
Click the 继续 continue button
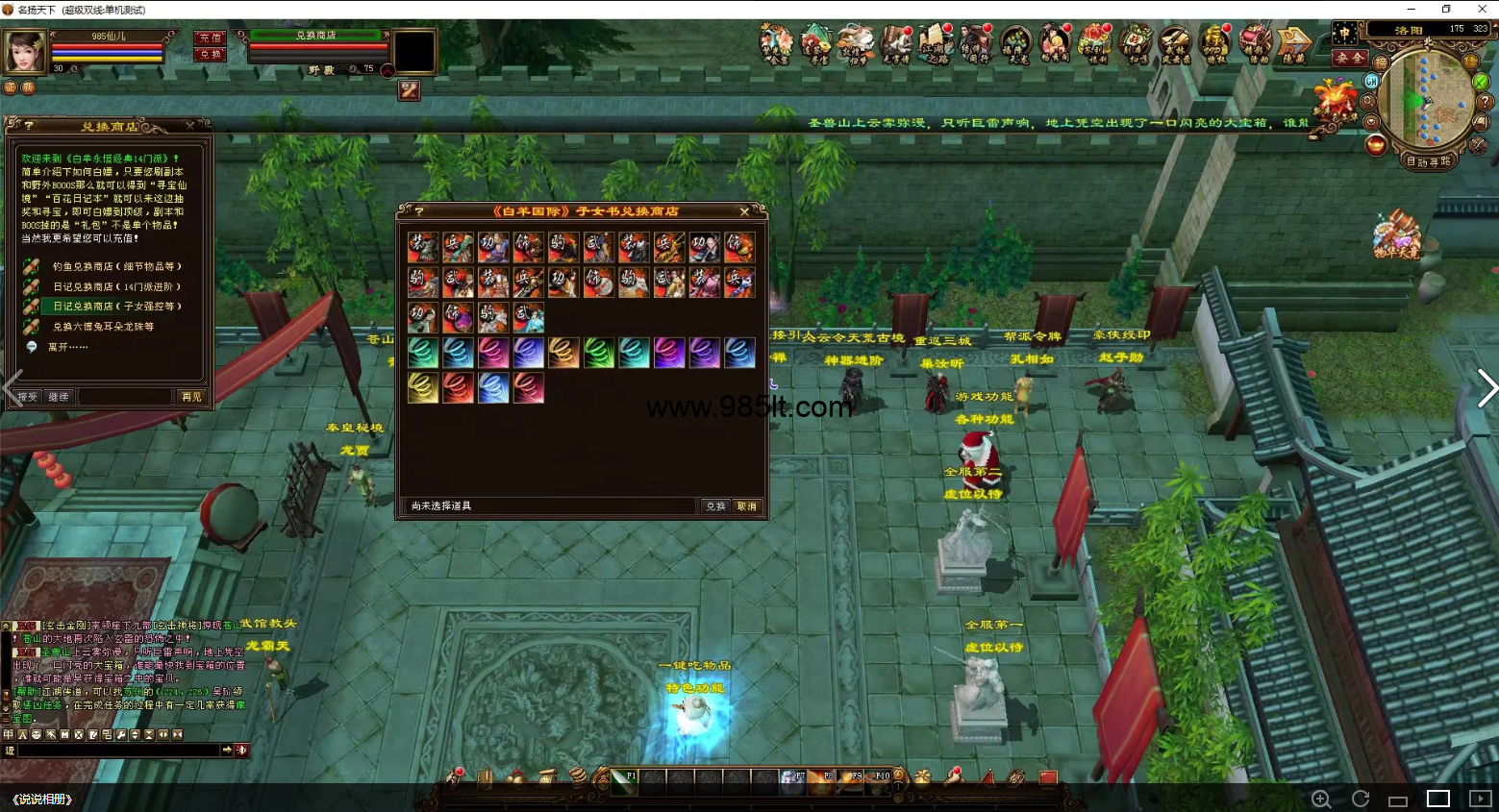pos(59,397)
